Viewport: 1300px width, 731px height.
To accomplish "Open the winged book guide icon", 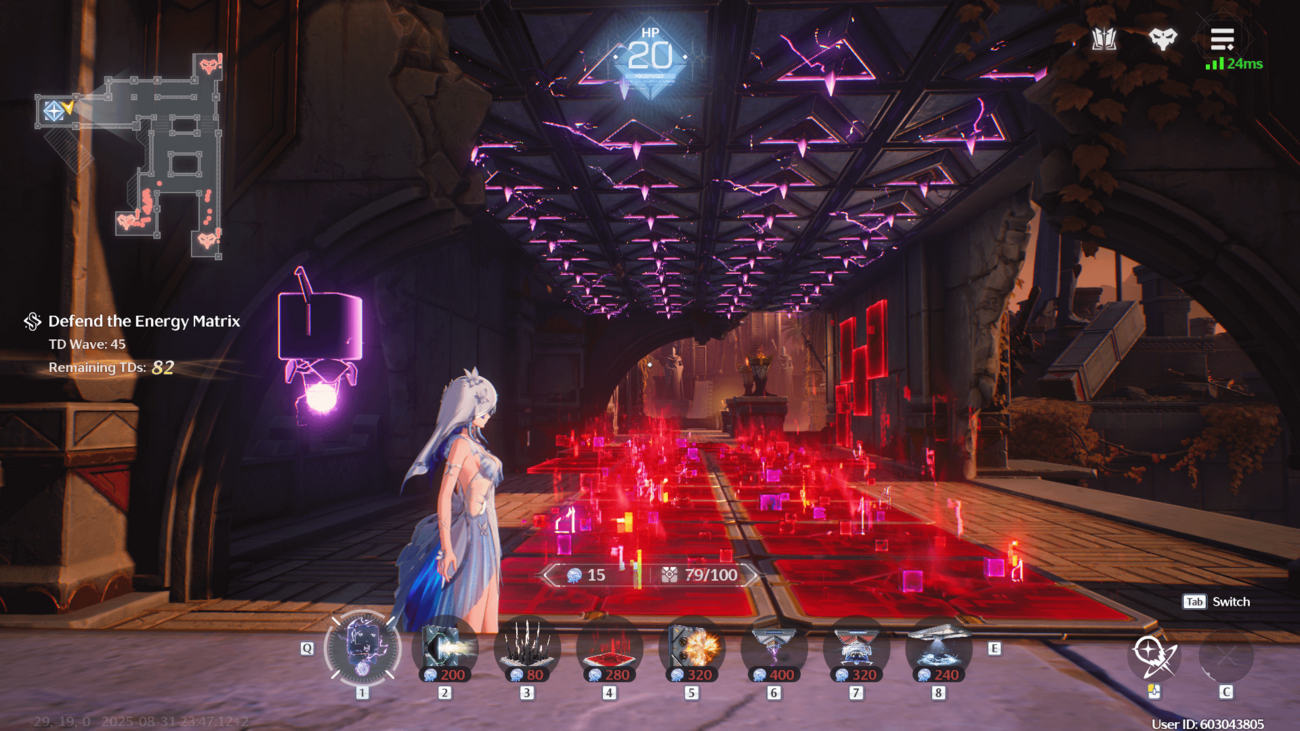I will pyautogui.click(x=1104, y=40).
